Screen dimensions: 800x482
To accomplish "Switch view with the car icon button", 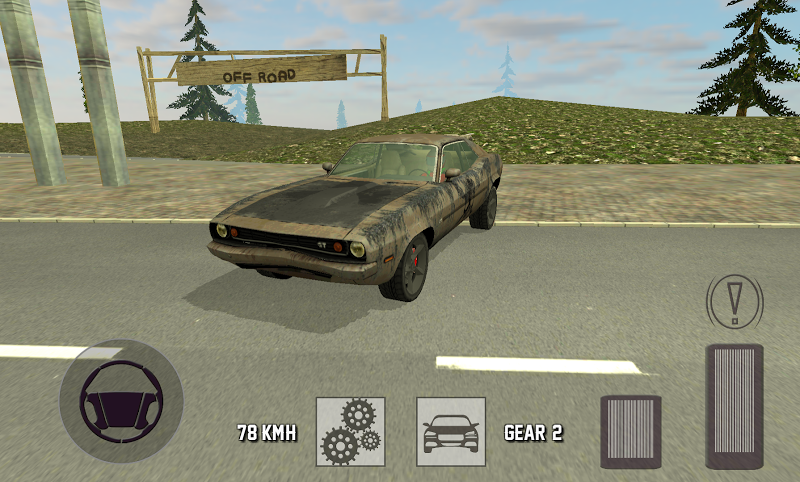I will [451, 432].
